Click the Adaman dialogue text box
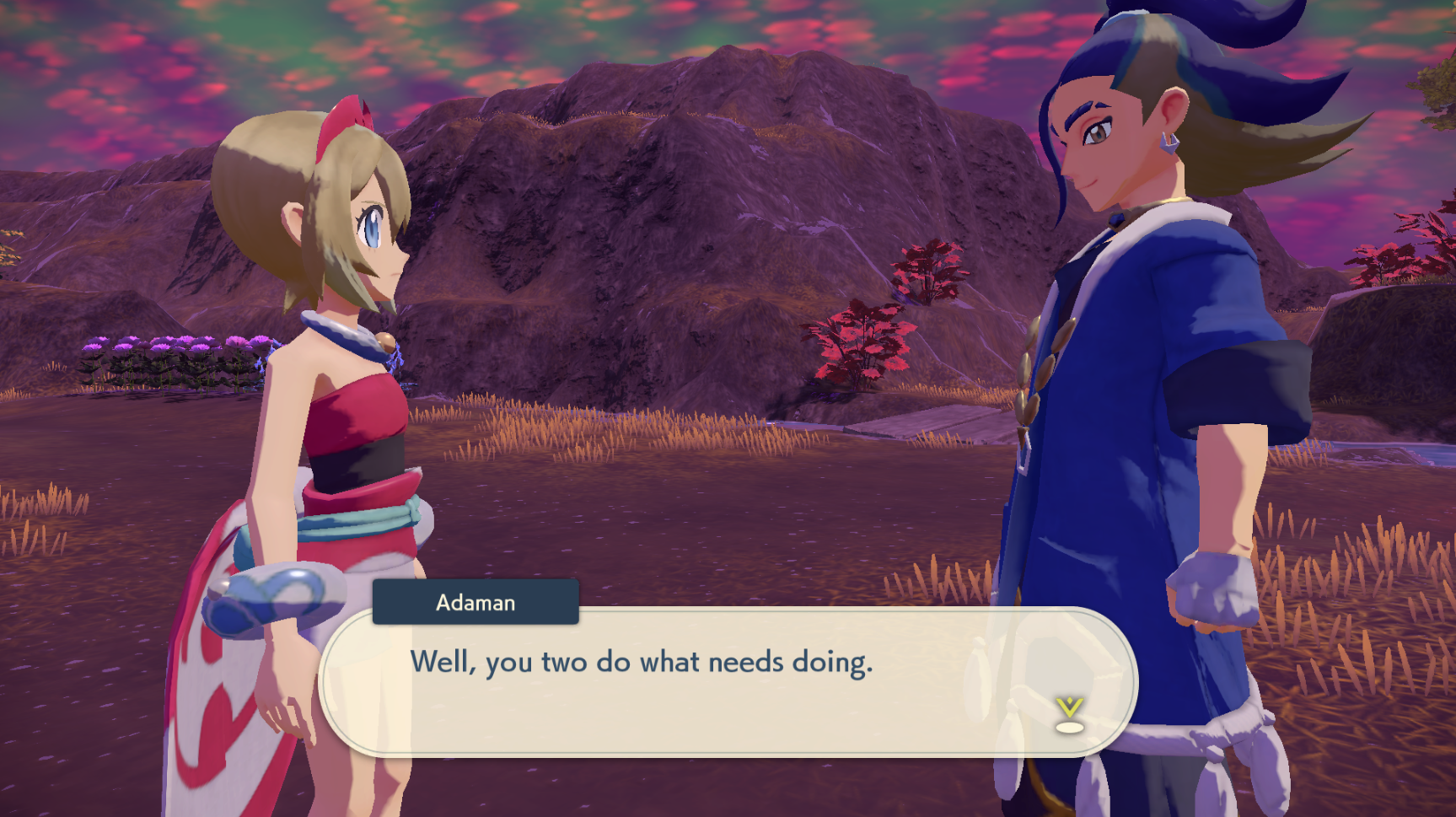The width and height of the screenshot is (1456, 817). click(728, 681)
